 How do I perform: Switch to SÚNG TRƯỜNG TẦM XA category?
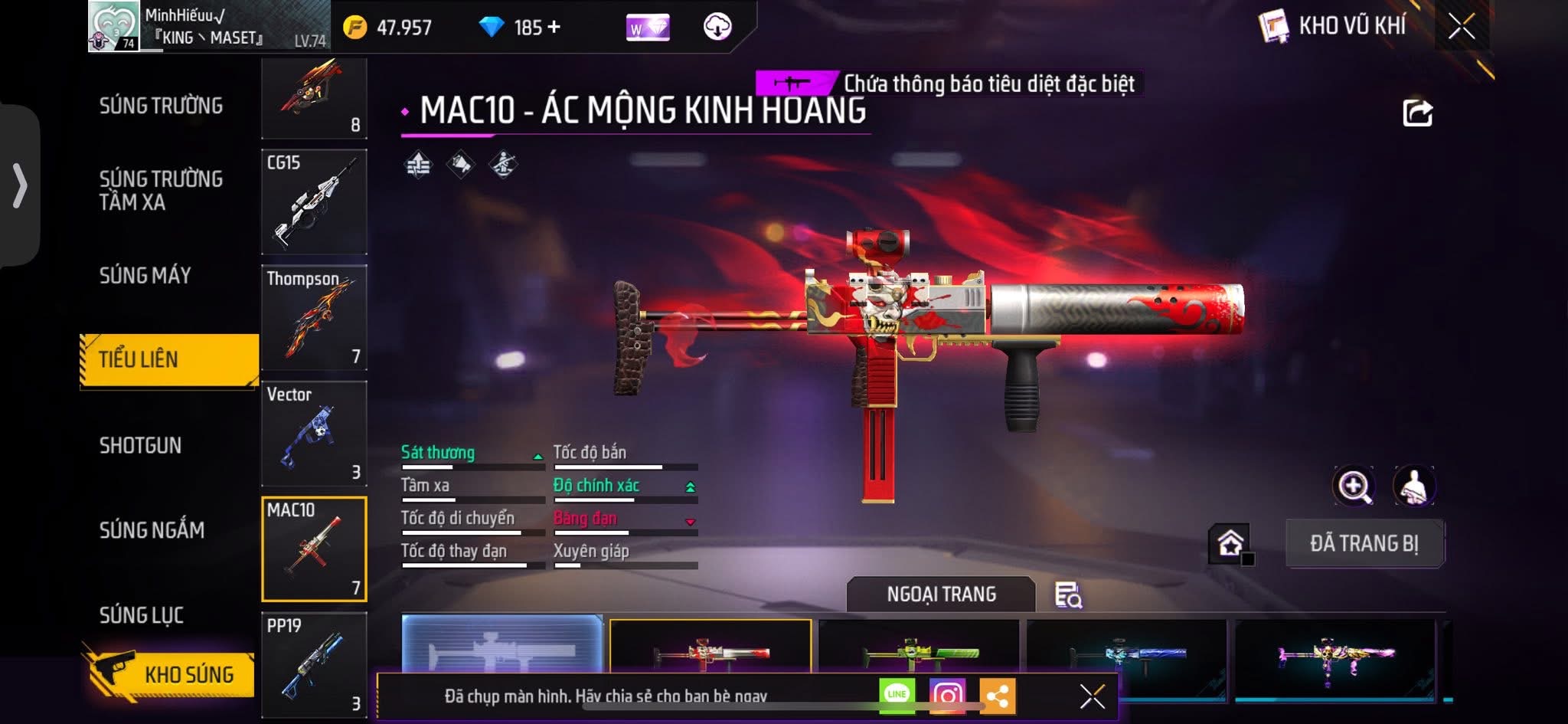tap(161, 190)
